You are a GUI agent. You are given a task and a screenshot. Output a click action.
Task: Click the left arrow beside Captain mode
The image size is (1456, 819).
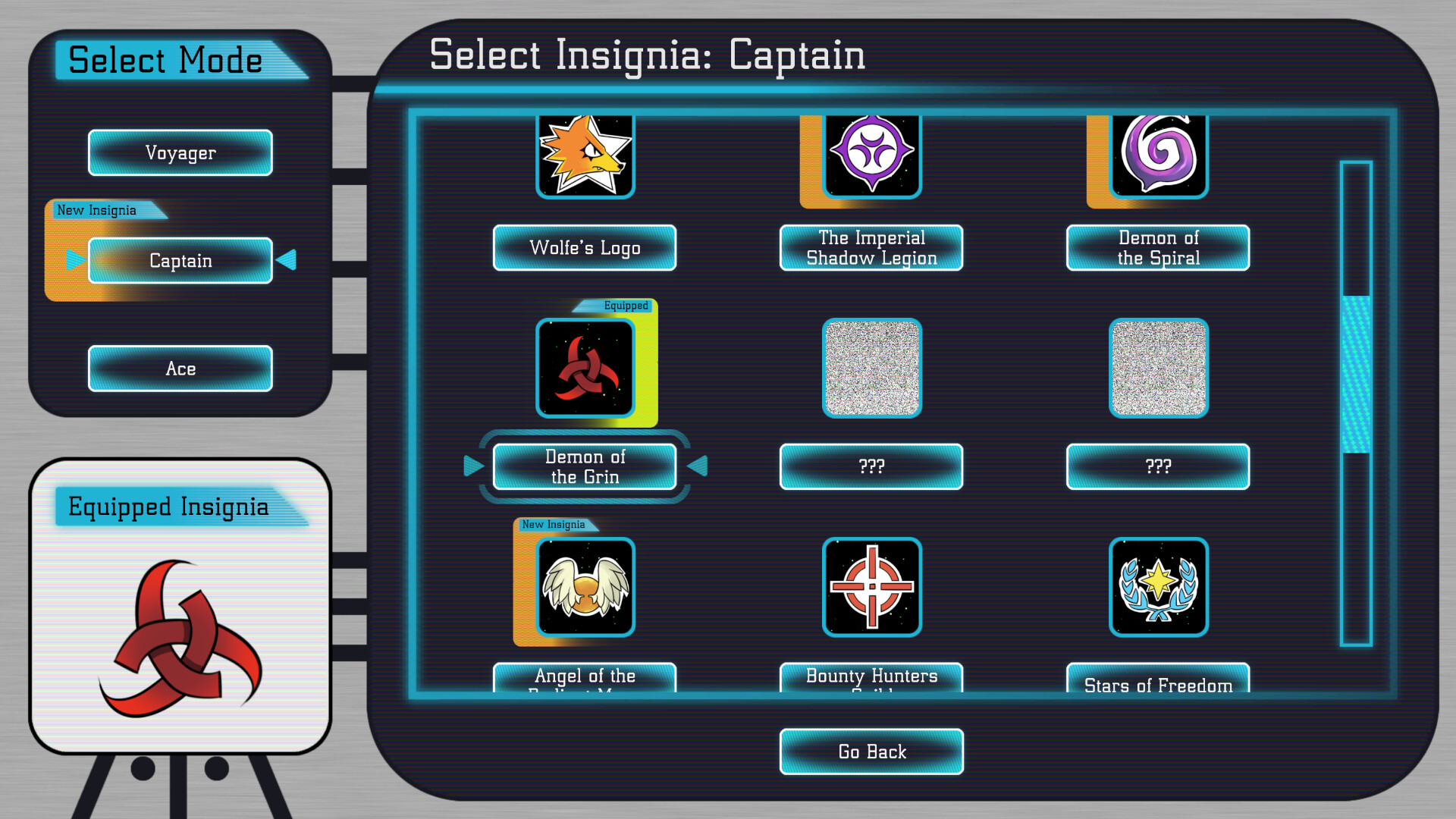point(74,260)
